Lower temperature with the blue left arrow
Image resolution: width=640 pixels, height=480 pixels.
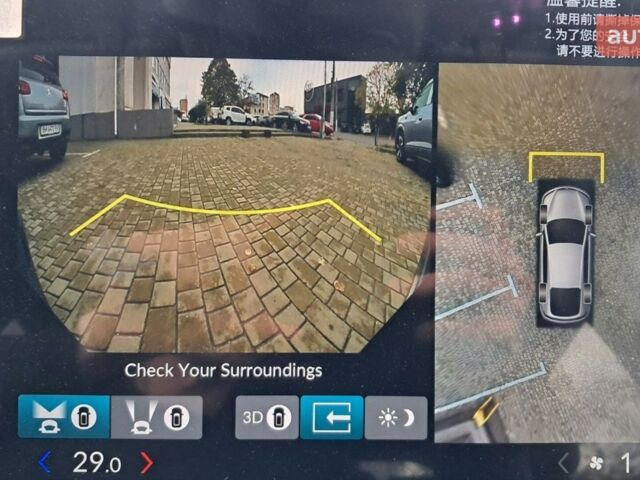click(x=44, y=462)
